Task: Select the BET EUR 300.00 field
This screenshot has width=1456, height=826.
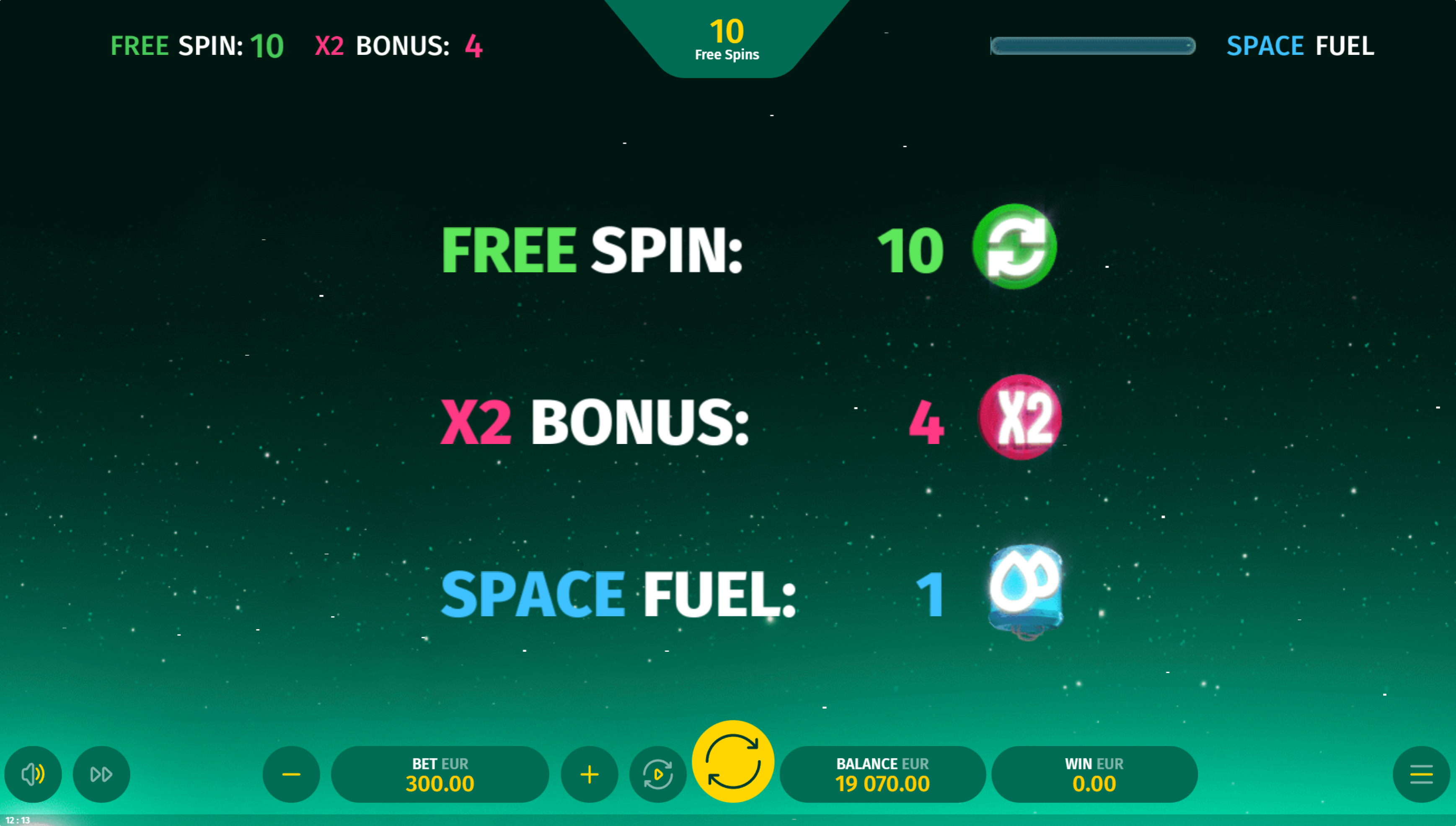Action: click(x=440, y=774)
